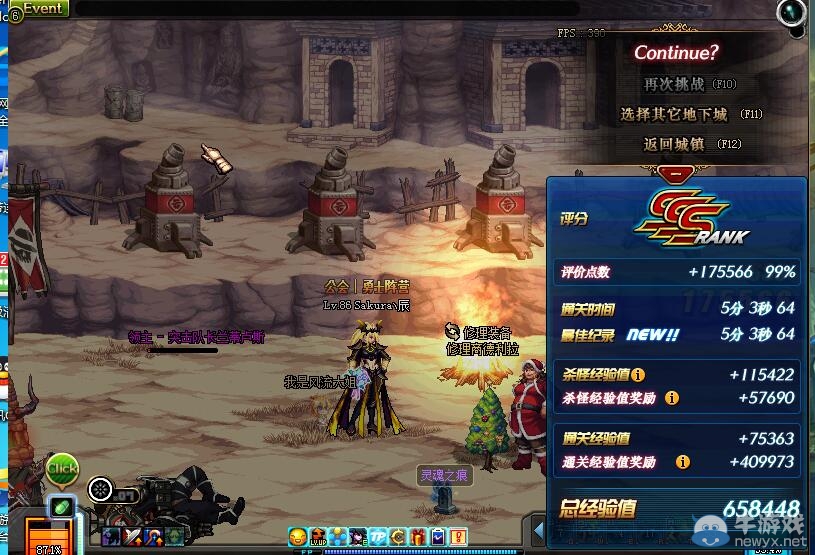Open the Event button
The height and width of the screenshot is (555, 815).
(x=40, y=8)
